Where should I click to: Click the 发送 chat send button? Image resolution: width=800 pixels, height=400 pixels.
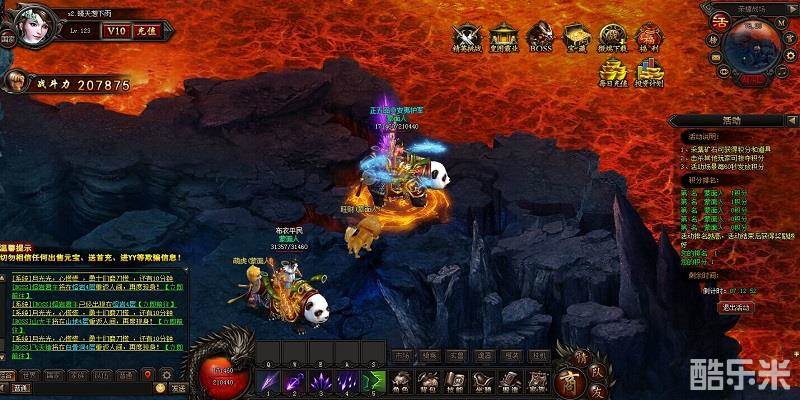[178, 387]
